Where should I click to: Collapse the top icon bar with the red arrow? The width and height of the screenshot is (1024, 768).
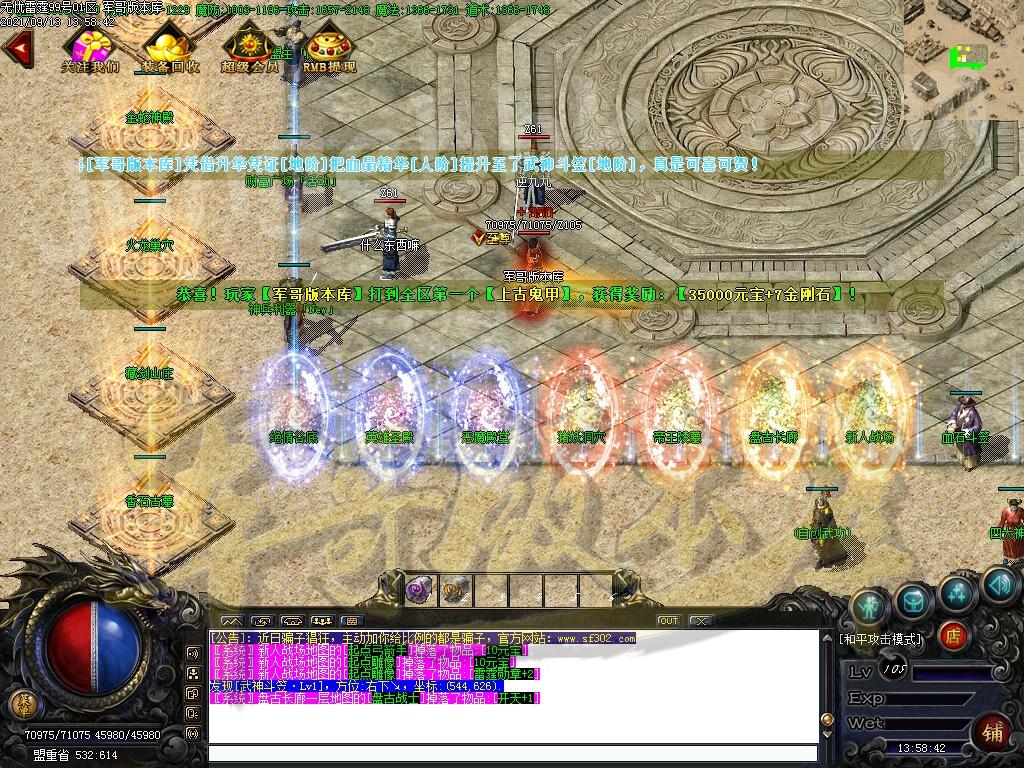coord(17,47)
